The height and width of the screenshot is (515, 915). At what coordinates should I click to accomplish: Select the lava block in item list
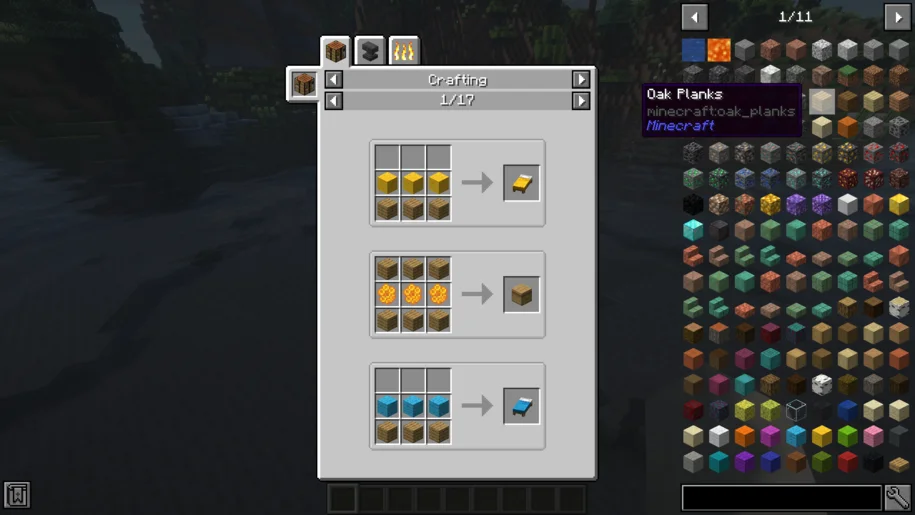tap(719, 49)
